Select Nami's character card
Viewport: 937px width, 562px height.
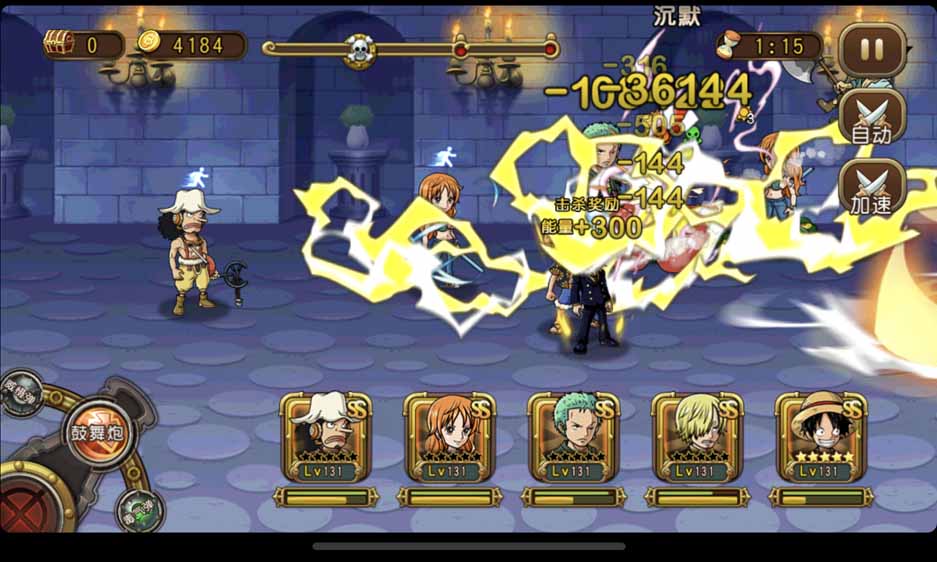pos(449,438)
